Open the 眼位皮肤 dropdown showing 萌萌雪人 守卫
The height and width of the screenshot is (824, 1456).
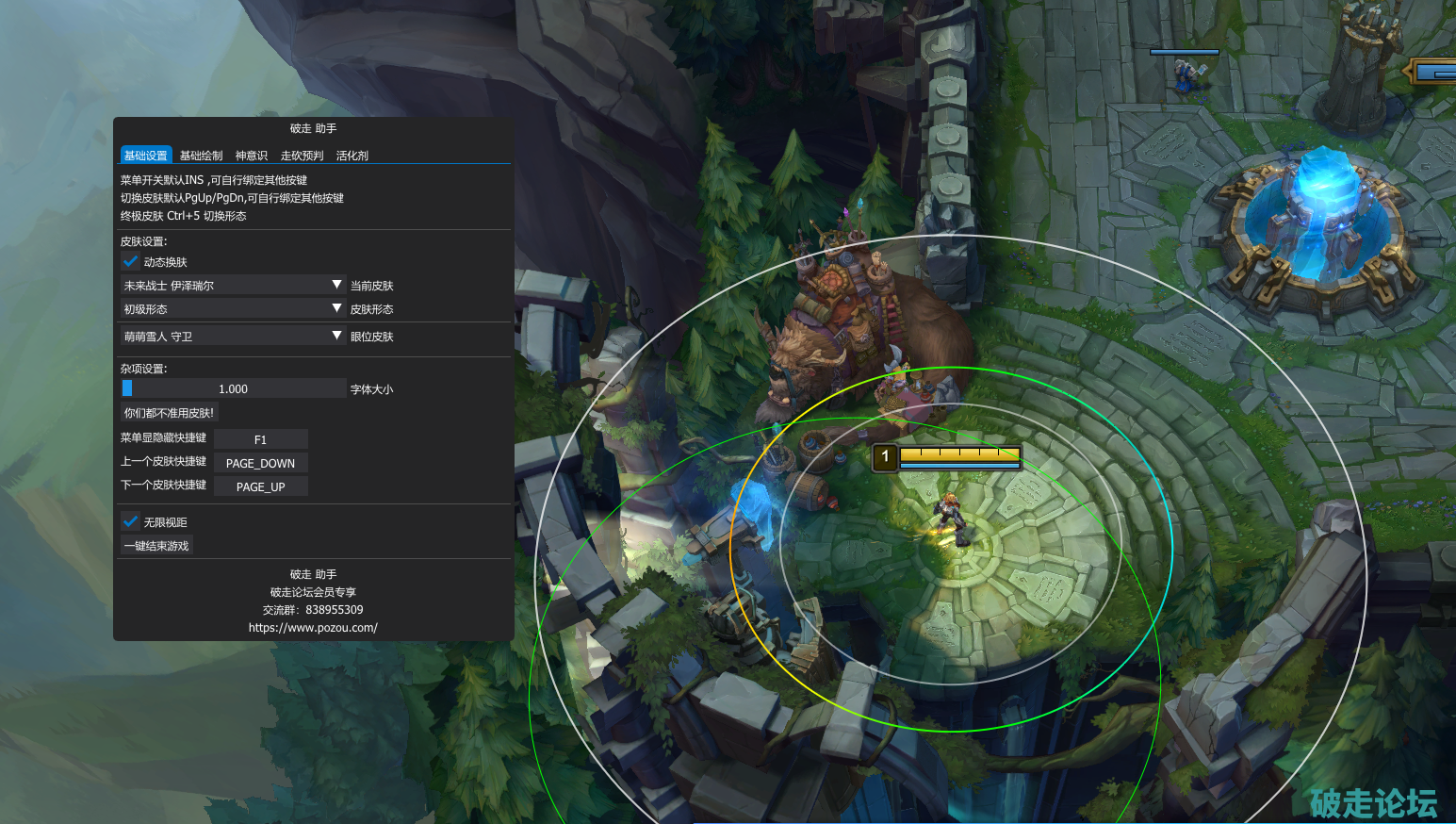pyautogui.click(x=233, y=336)
